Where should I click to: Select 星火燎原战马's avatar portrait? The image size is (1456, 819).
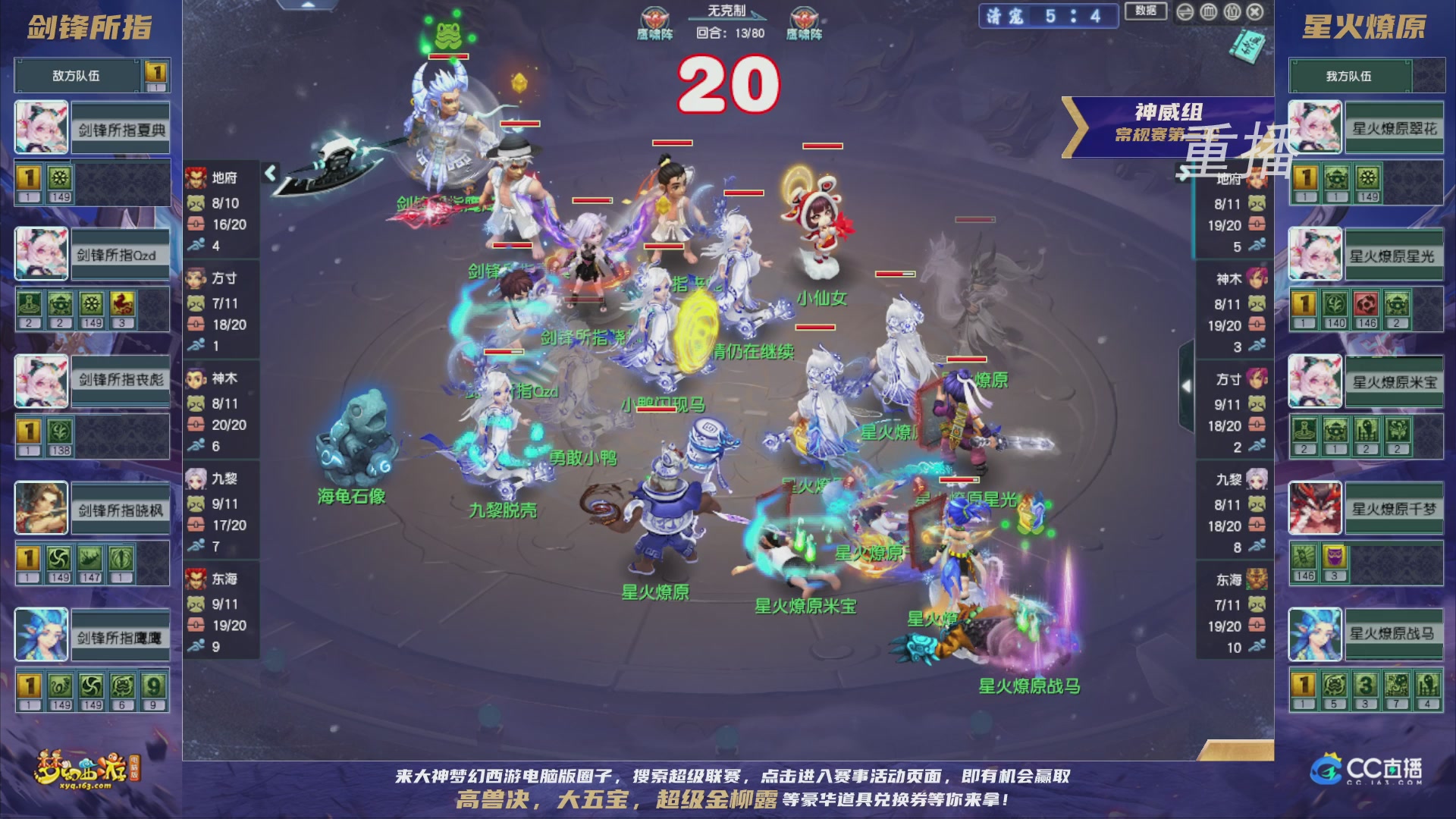point(1314,635)
